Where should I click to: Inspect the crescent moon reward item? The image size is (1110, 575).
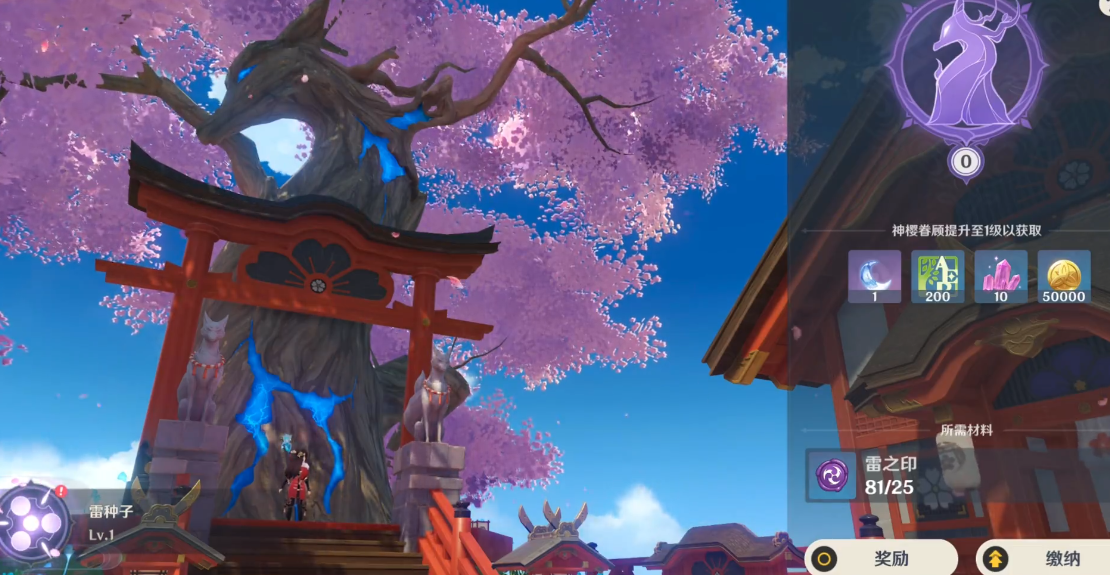(874, 276)
